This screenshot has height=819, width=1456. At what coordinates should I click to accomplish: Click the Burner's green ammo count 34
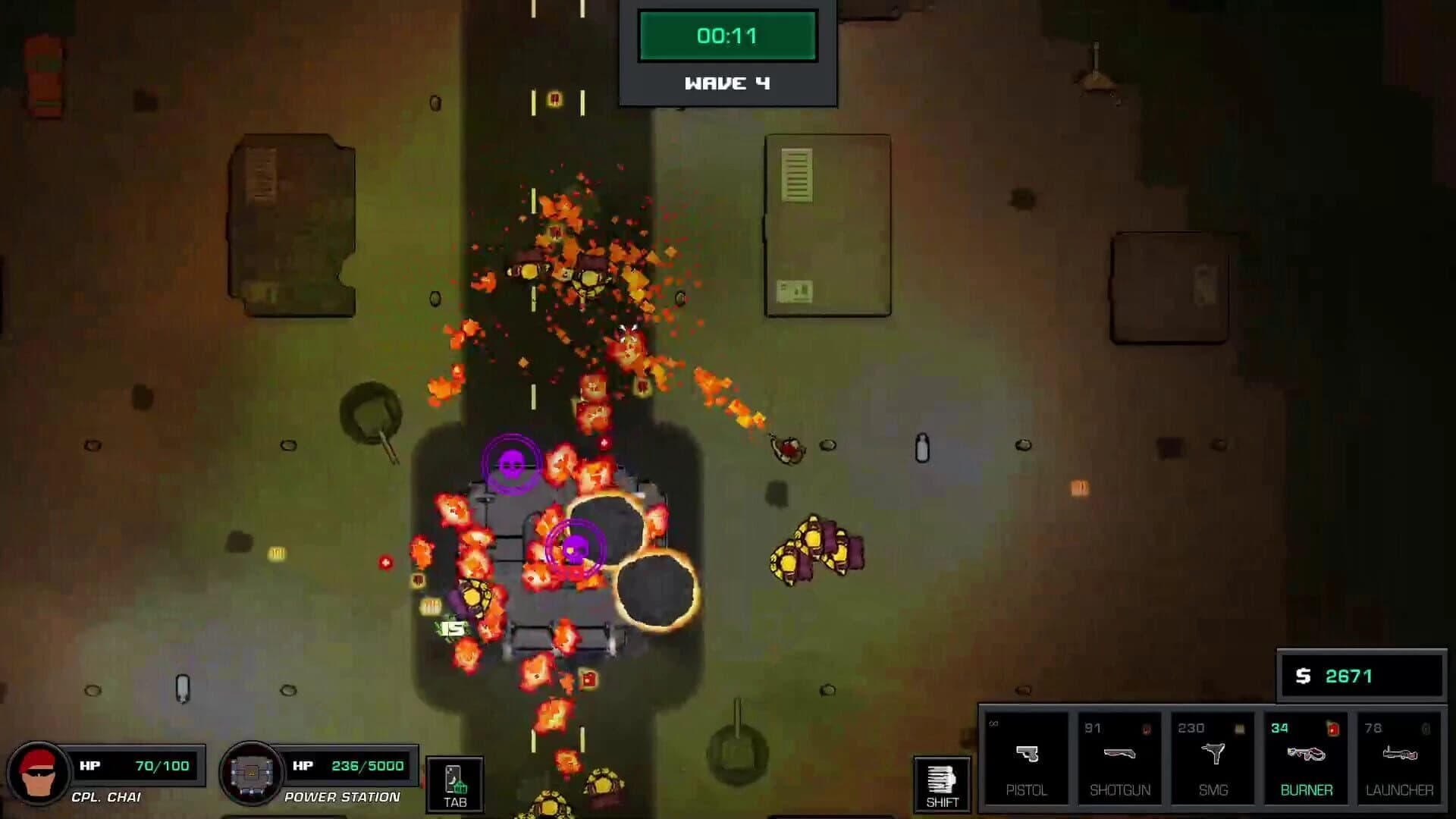click(1280, 726)
